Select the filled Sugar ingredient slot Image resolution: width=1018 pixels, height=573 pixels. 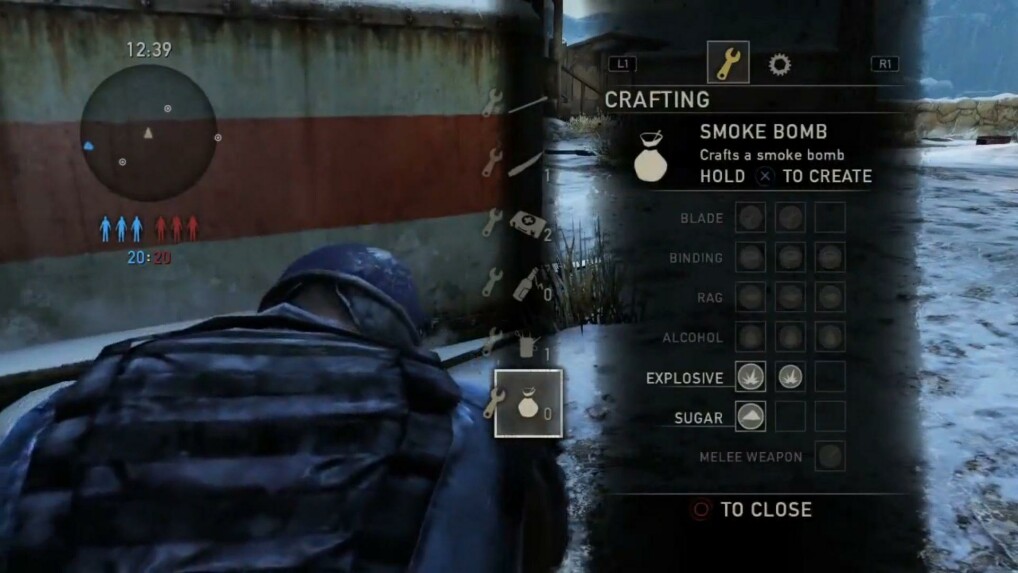click(x=750, y=417)
